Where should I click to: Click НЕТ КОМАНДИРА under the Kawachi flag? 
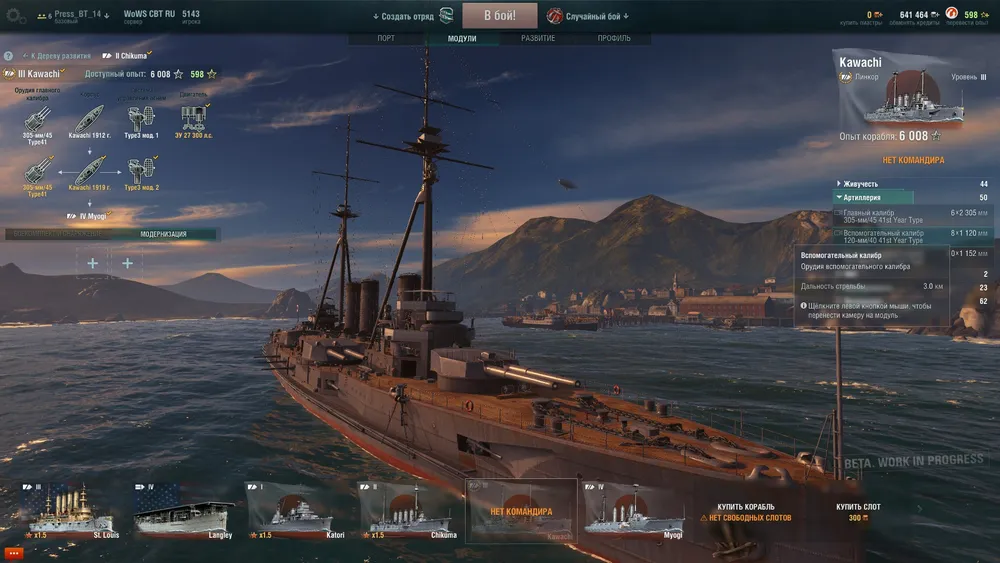click(913, 160)
